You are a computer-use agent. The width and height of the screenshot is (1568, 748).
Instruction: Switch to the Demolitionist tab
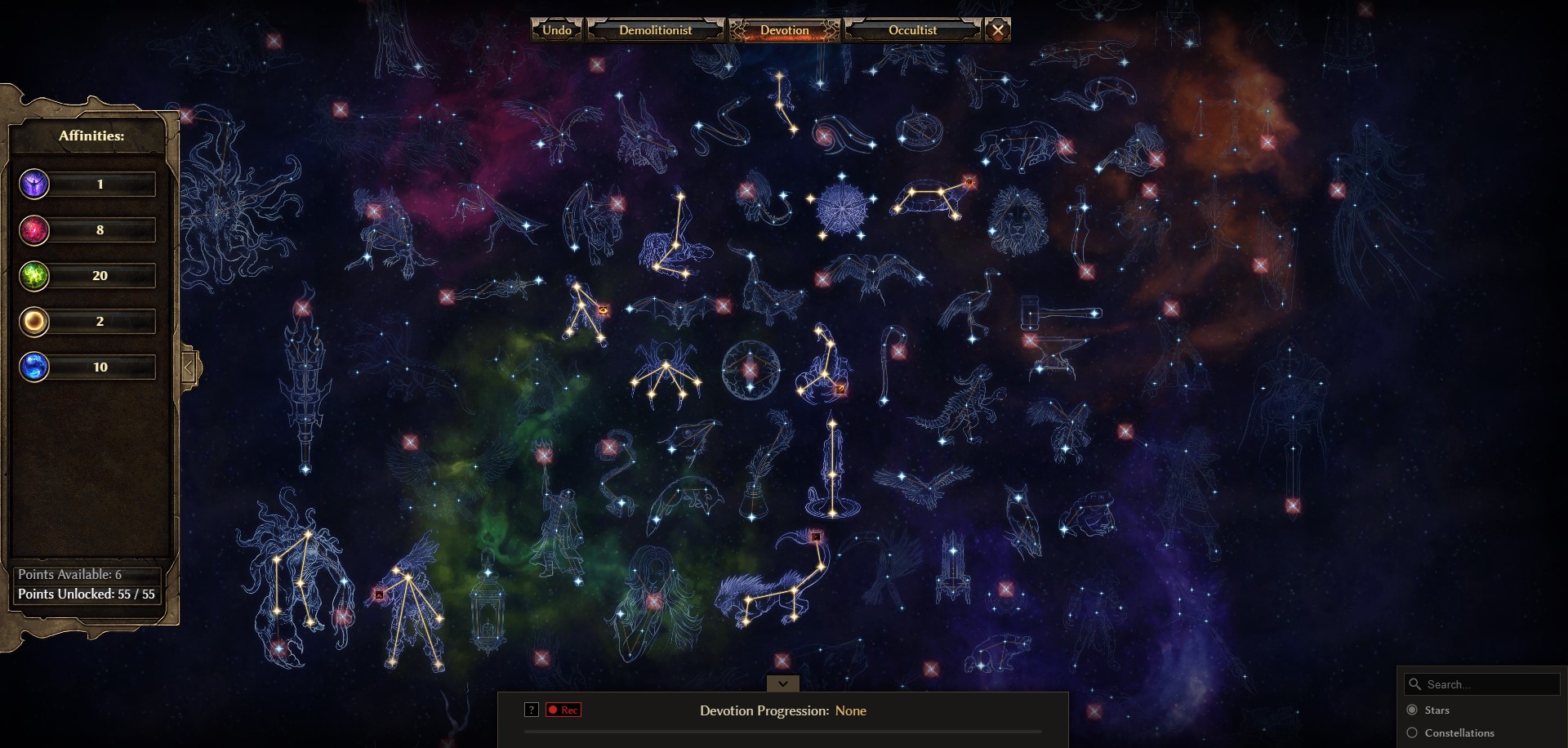[x=655, y=30]
